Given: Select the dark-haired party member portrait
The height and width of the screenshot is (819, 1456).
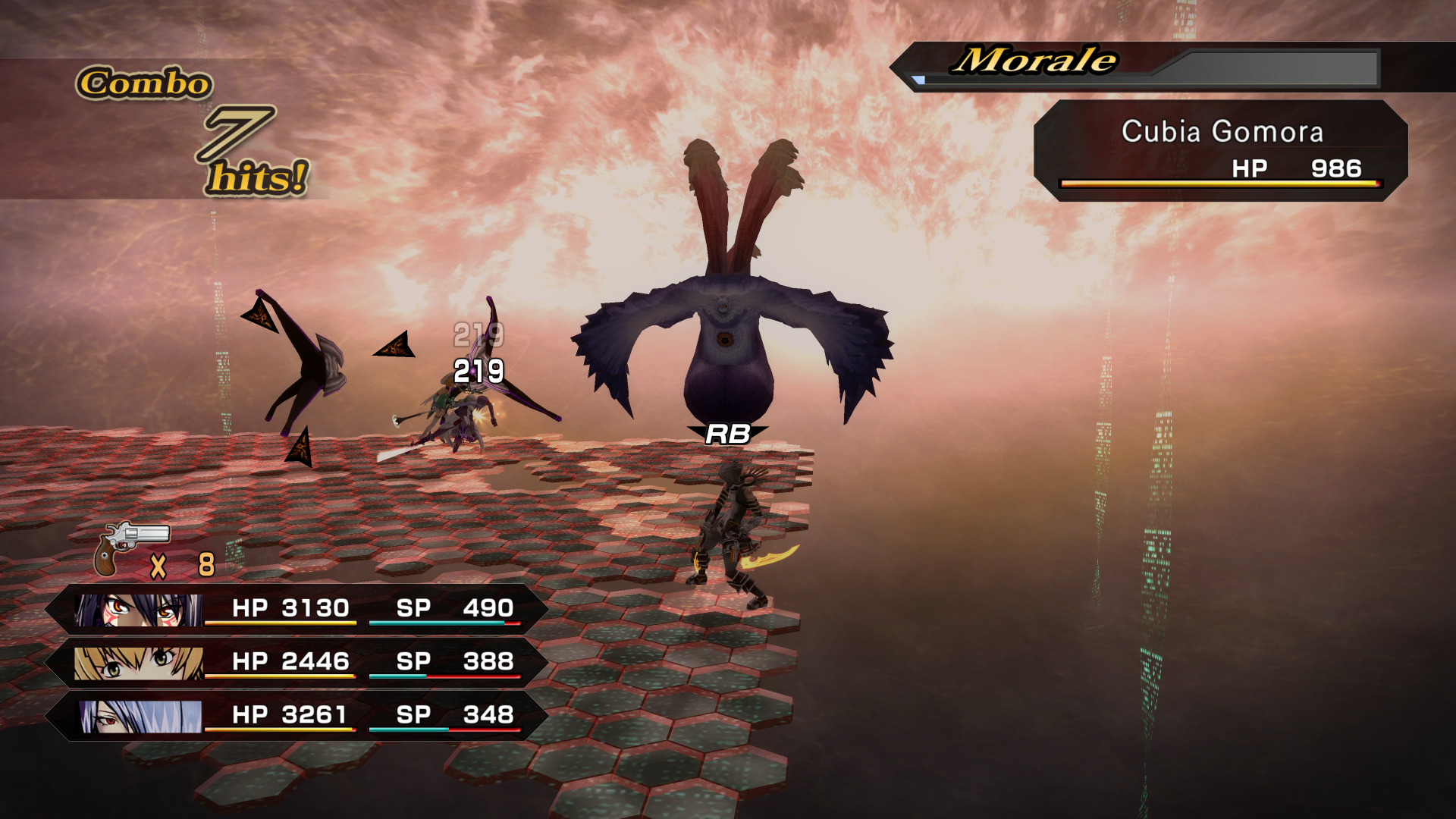Looking at the screenshot, I should point(139,610).
